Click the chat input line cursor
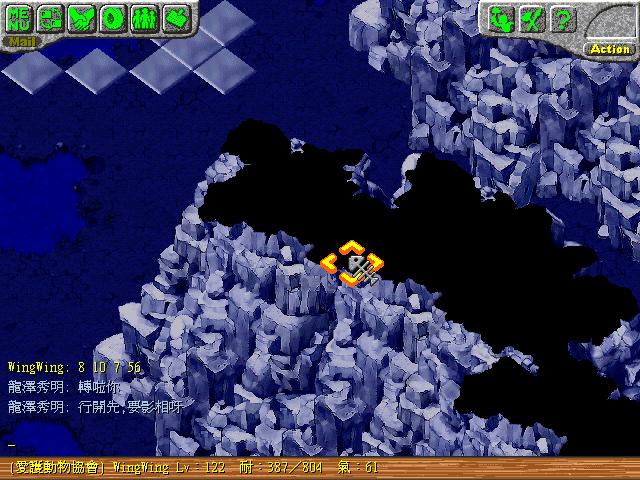This screenshot has height=480, width=640. pos(12,444)
